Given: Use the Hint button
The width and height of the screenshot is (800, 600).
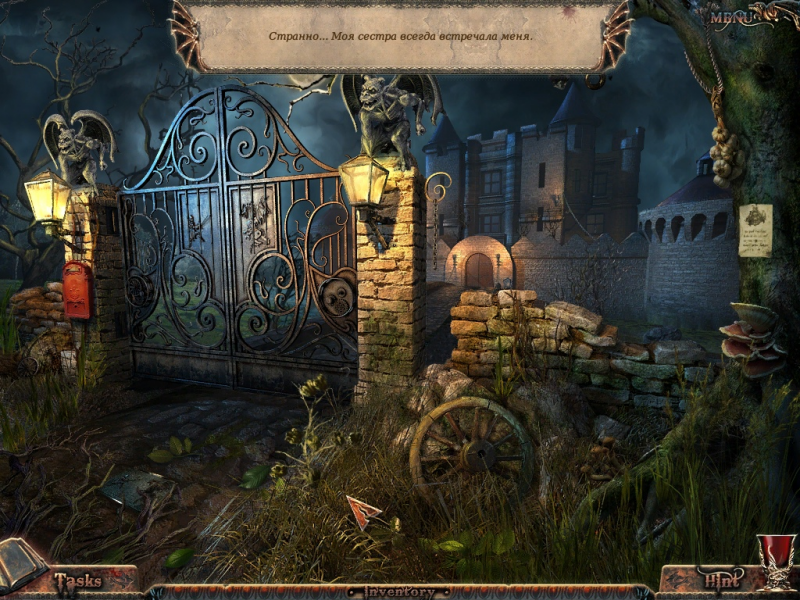Looking at the screenshot, I should (720, 579).
